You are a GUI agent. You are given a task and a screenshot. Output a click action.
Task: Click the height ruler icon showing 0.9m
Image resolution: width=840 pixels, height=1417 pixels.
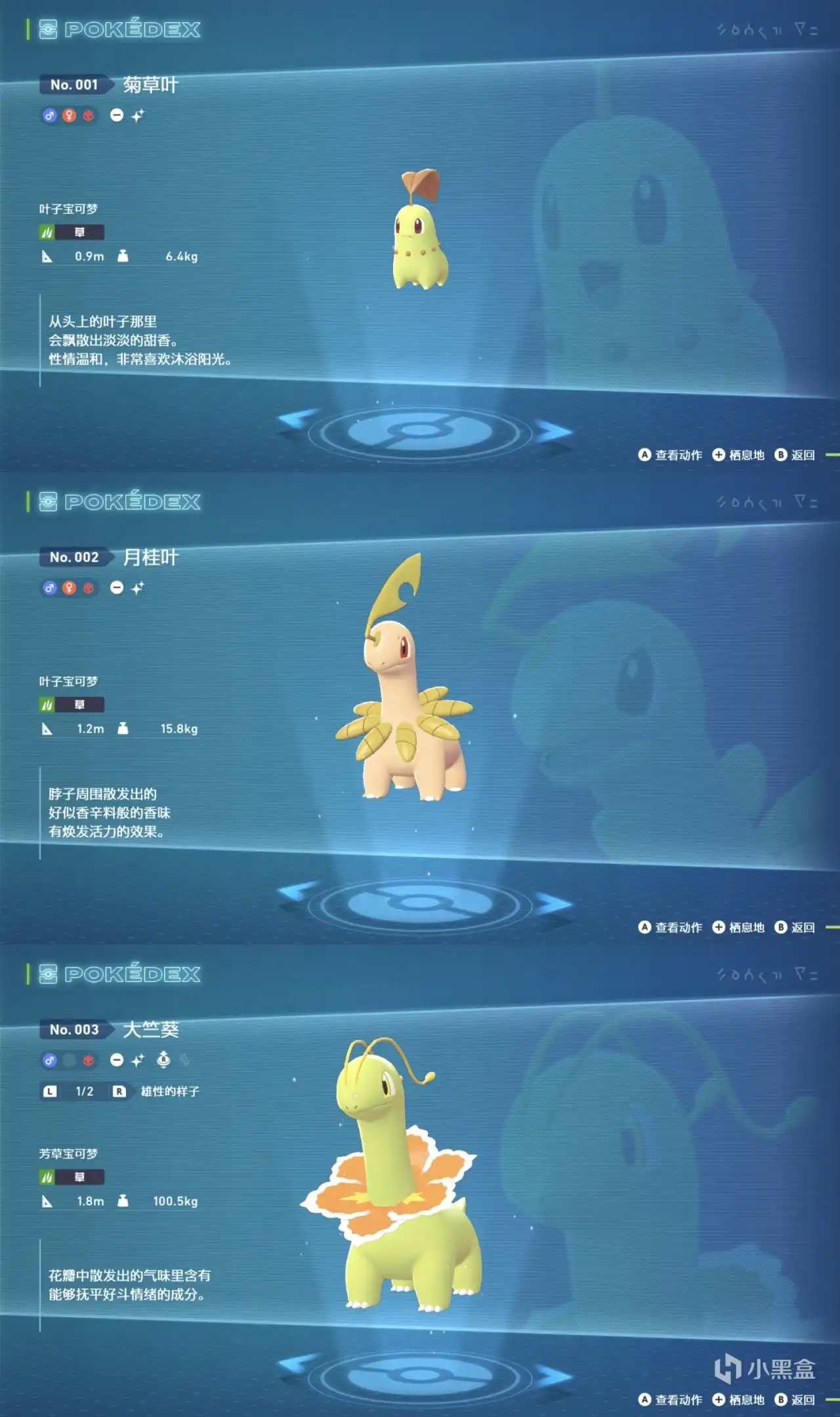click(x=47, y=256)
